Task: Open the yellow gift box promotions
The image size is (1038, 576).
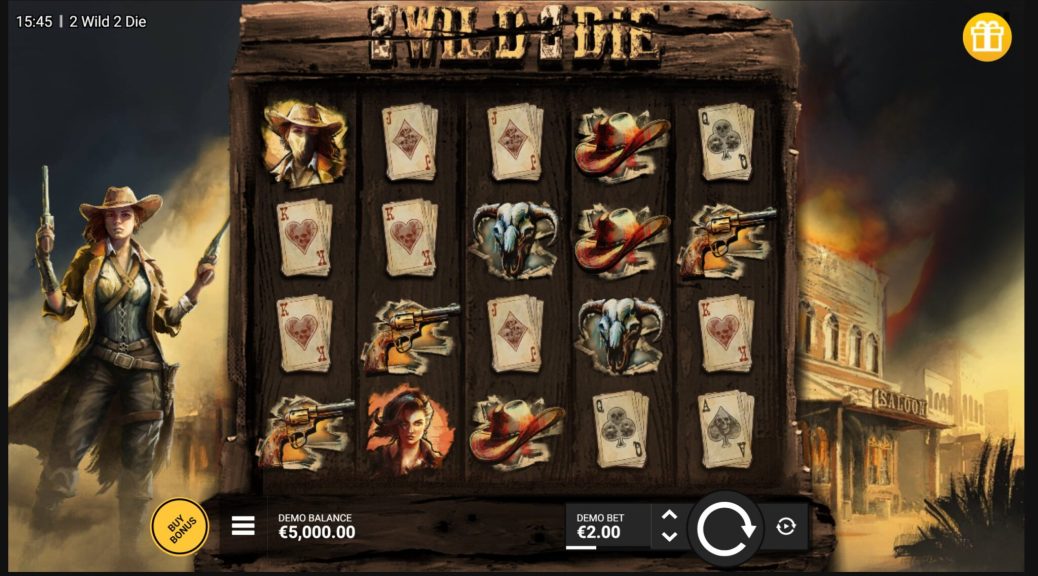Action: coord(987,38)
